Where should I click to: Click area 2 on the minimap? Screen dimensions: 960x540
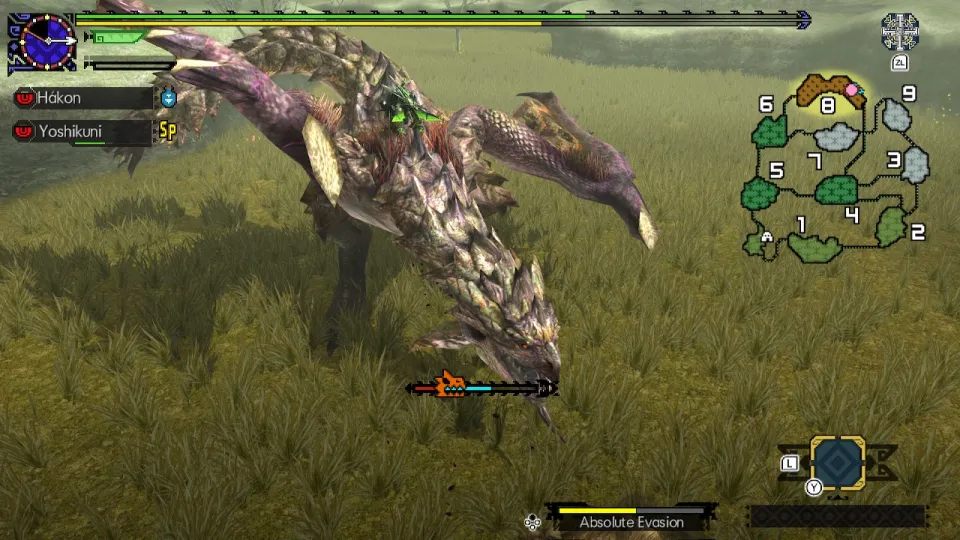click(917, 233)
